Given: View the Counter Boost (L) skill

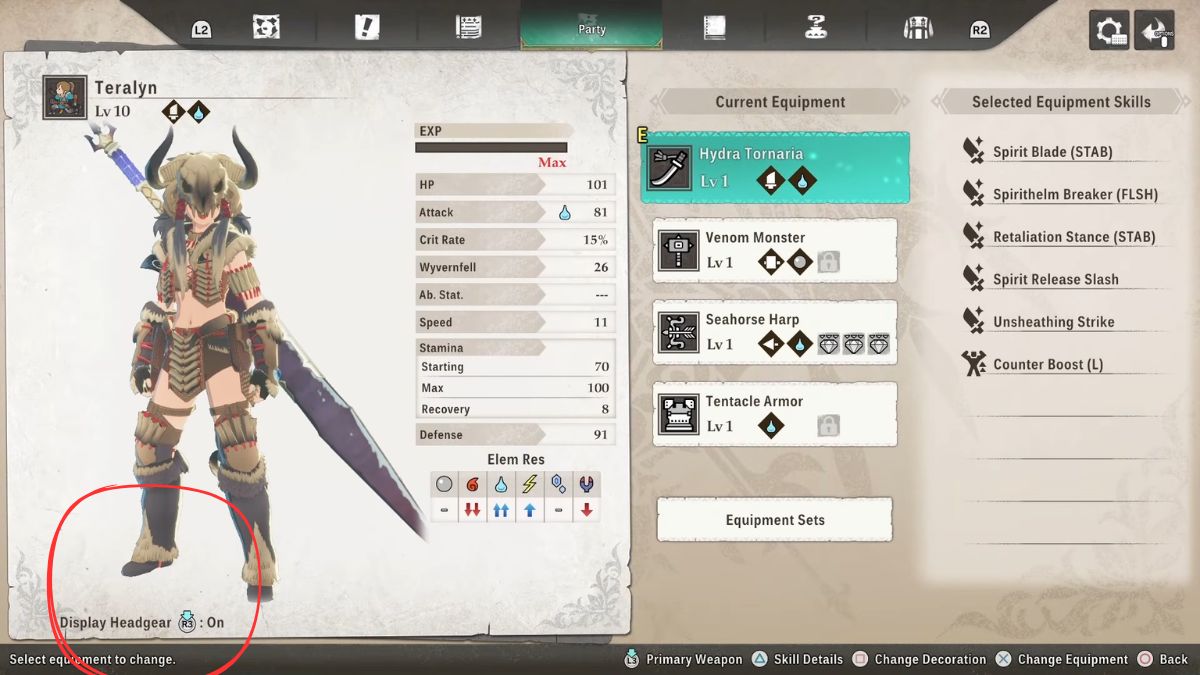Looking at the screenshot, I should coord(1047,364).
